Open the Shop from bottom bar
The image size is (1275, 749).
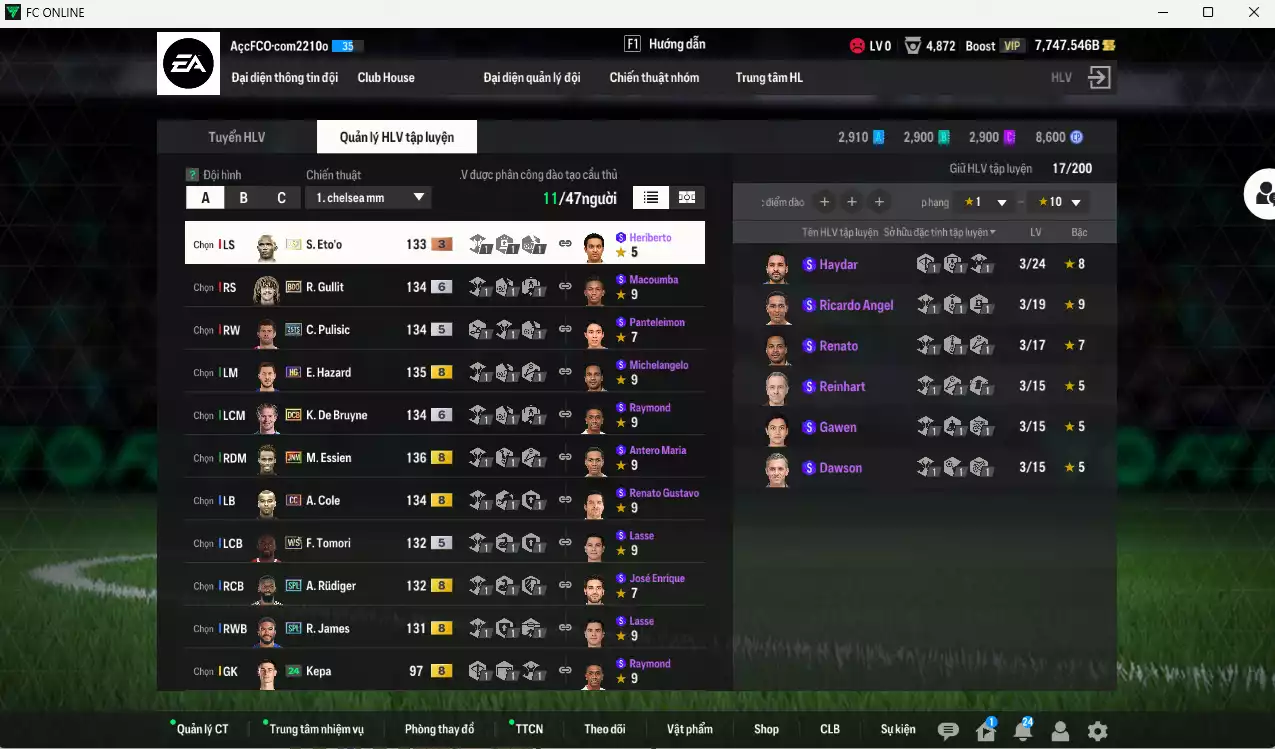pos(766,729)
